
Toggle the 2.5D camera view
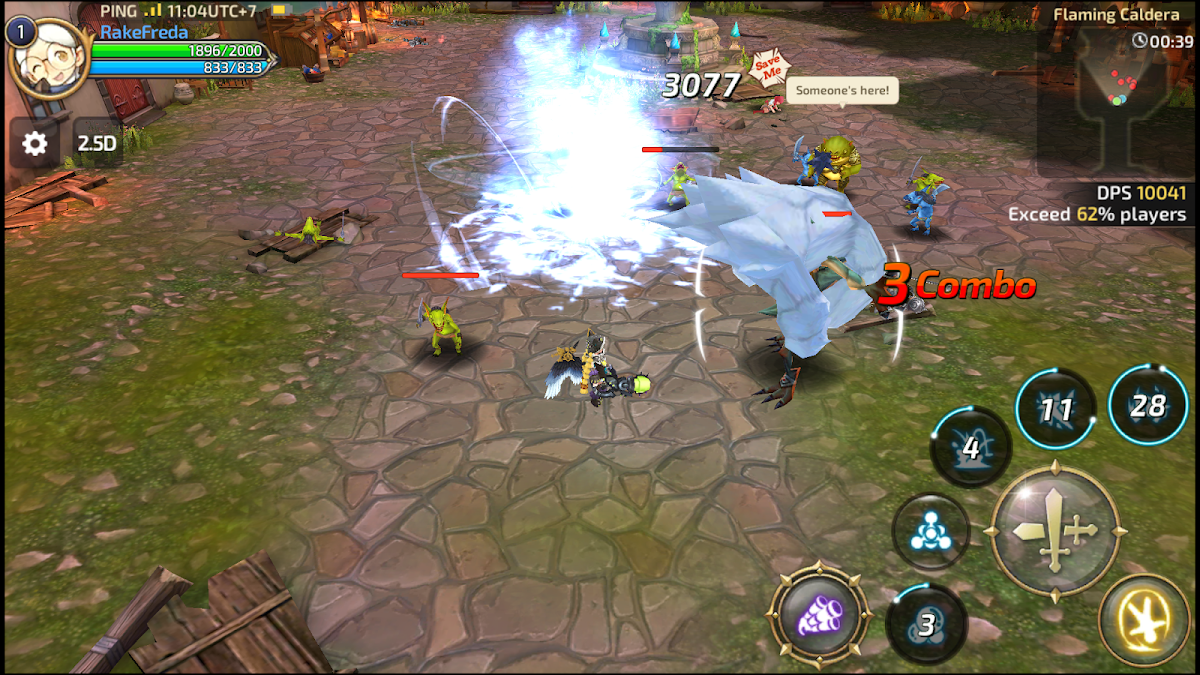(97, 143)
